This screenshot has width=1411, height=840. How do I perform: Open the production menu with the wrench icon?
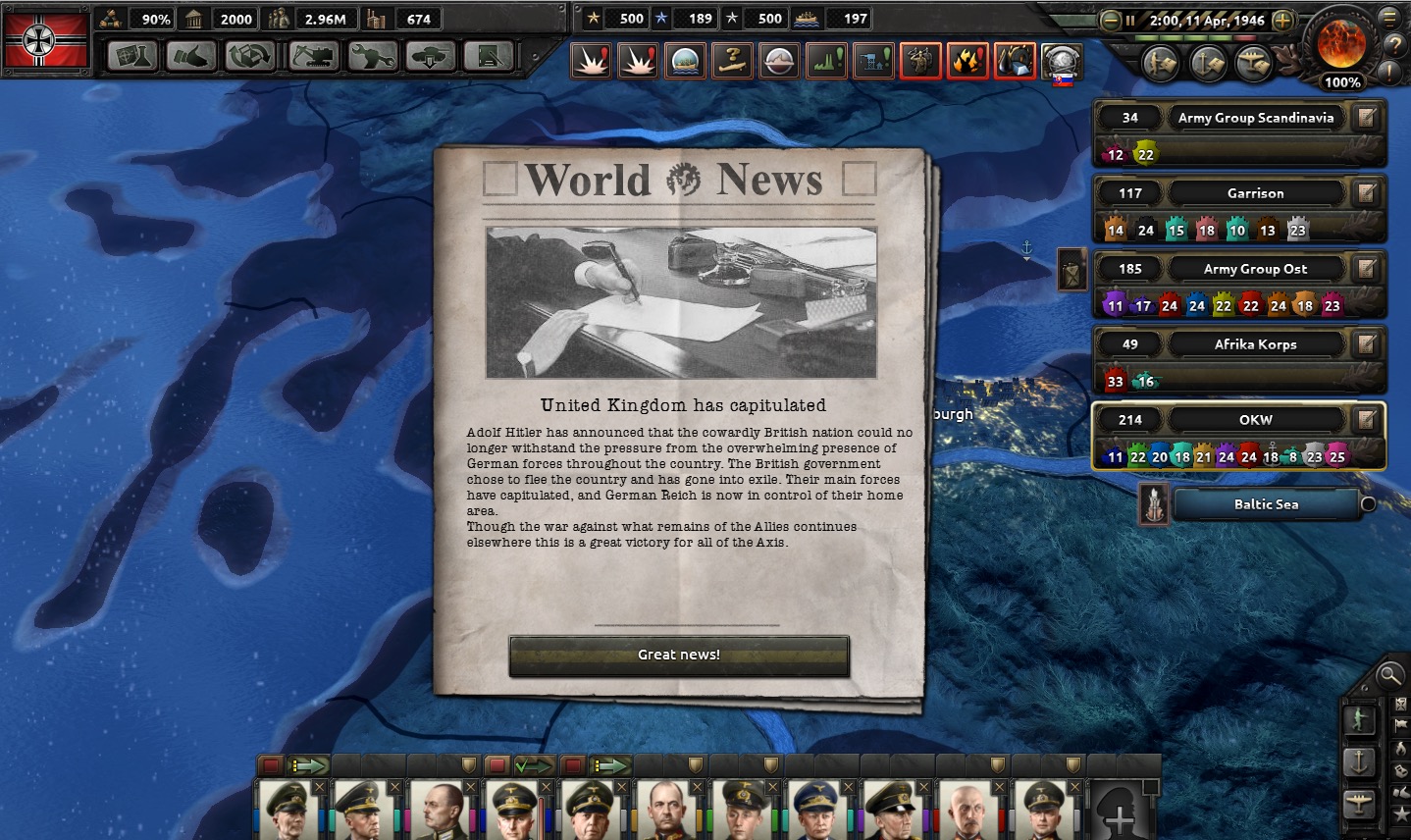click(x=372, y=57)
